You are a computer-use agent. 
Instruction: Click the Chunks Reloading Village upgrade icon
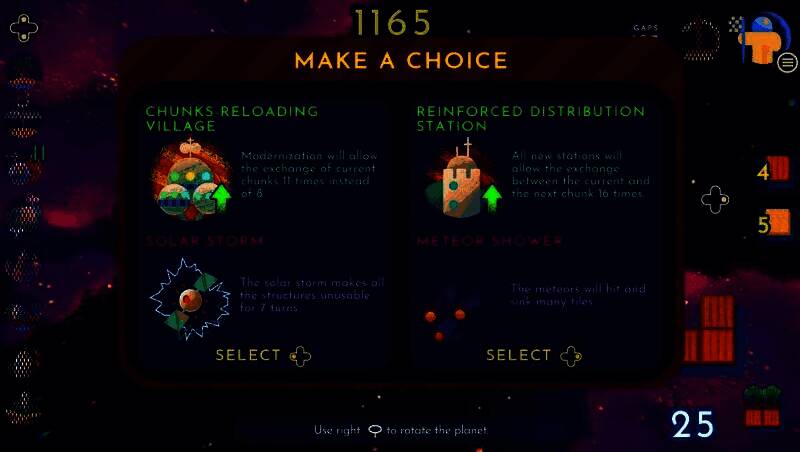pyautogui.click(x=191, y=181)
